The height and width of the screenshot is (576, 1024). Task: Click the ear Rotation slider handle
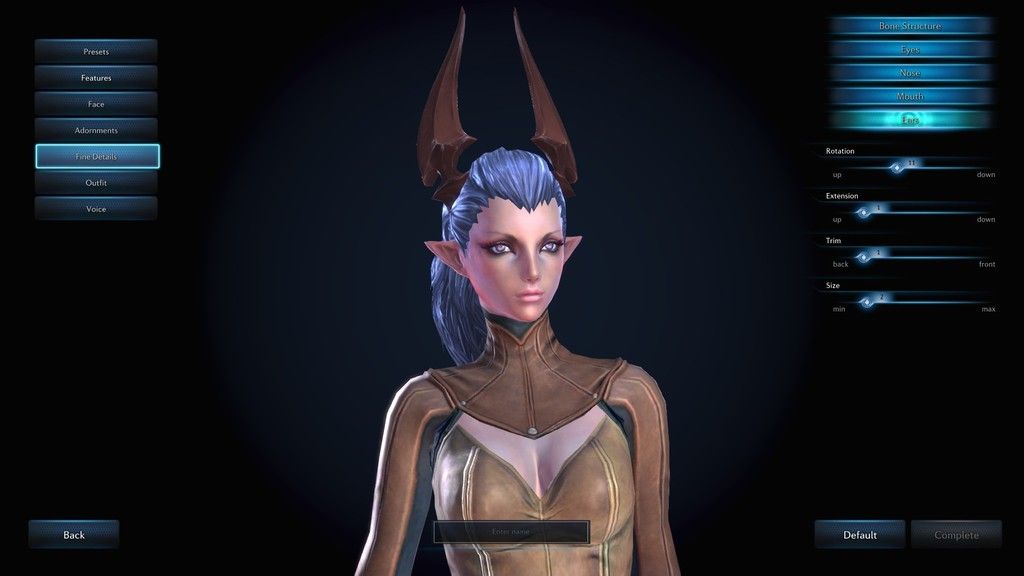click(x=897, y=167)
